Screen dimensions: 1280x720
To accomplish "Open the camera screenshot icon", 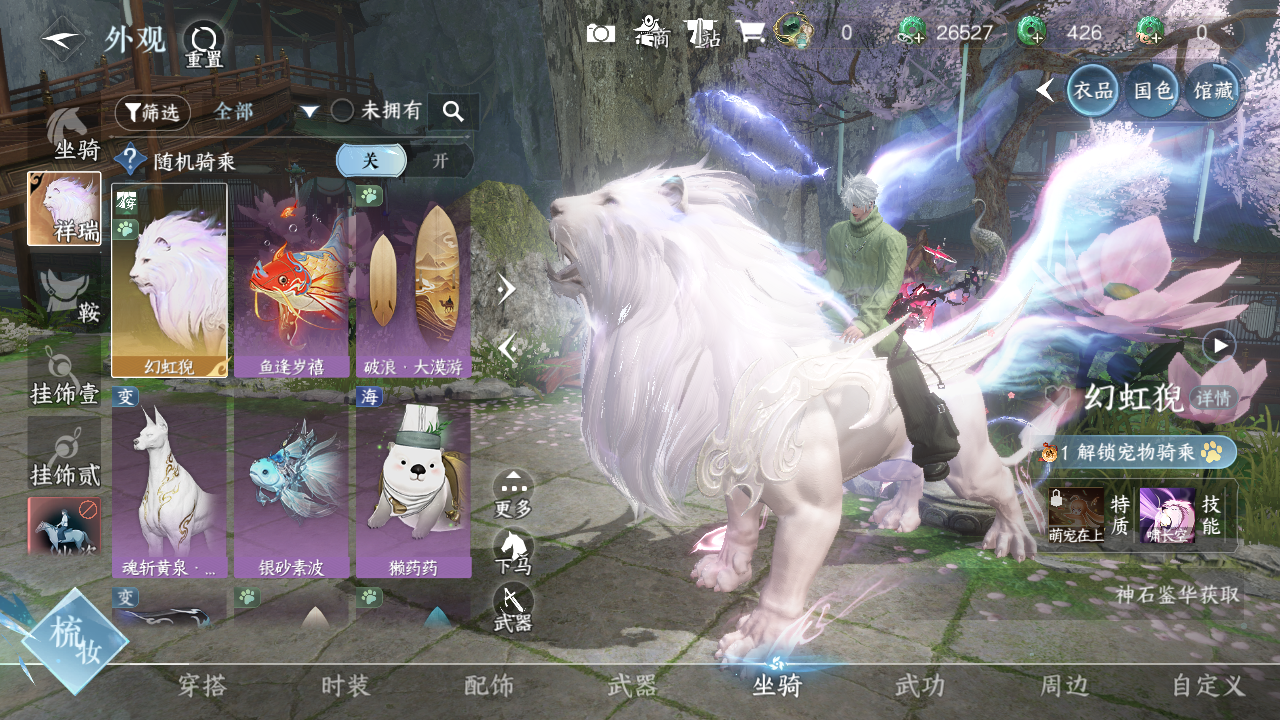I will (601, 33).
